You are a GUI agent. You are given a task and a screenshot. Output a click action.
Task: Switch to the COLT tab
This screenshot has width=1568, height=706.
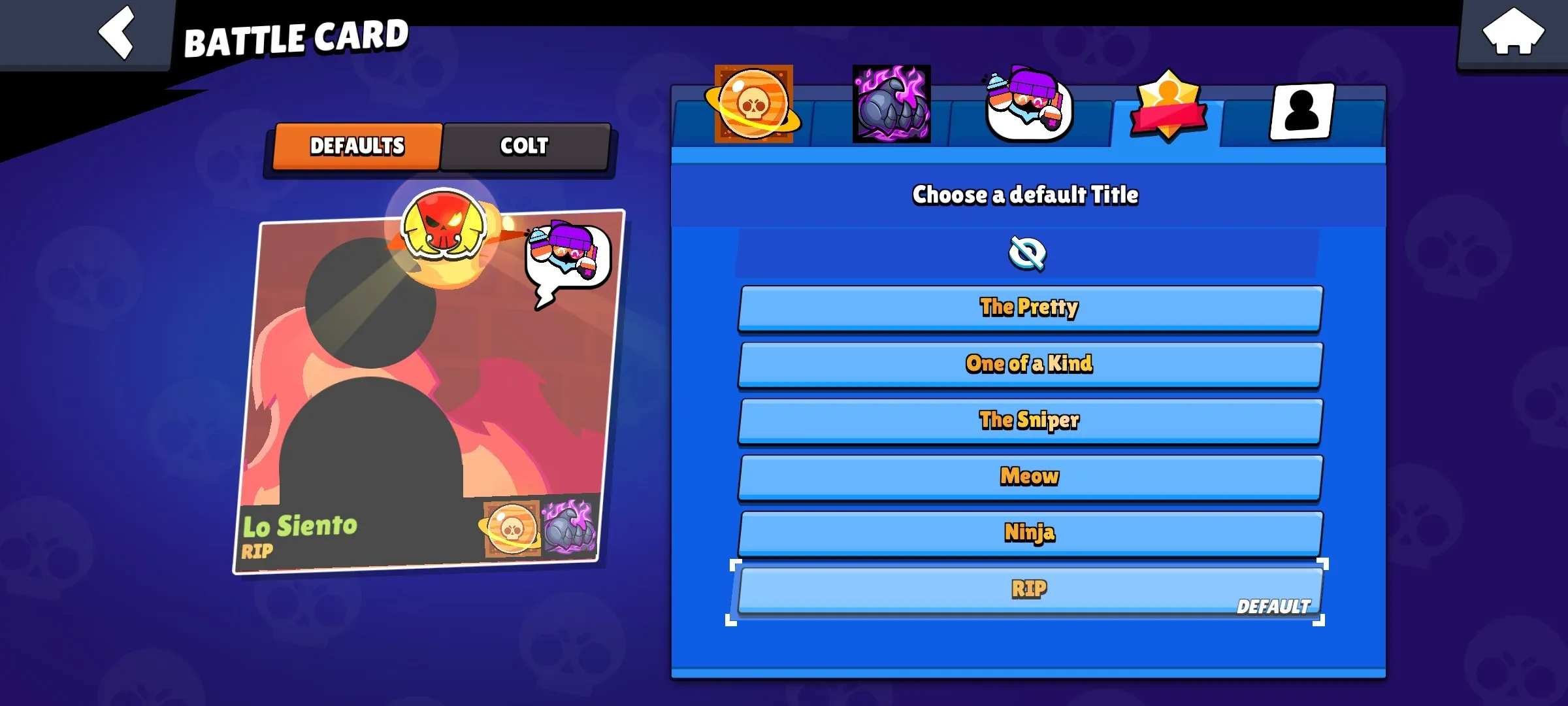pyautogui.click(x=525, y=147)
